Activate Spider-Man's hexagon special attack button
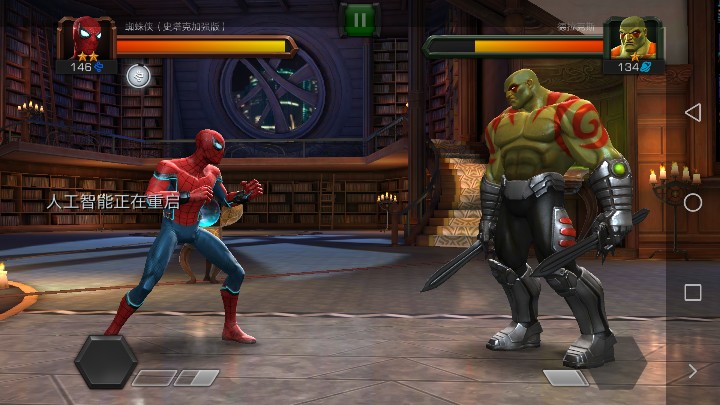Screen dimensions: 720x405 coord(106,361)
